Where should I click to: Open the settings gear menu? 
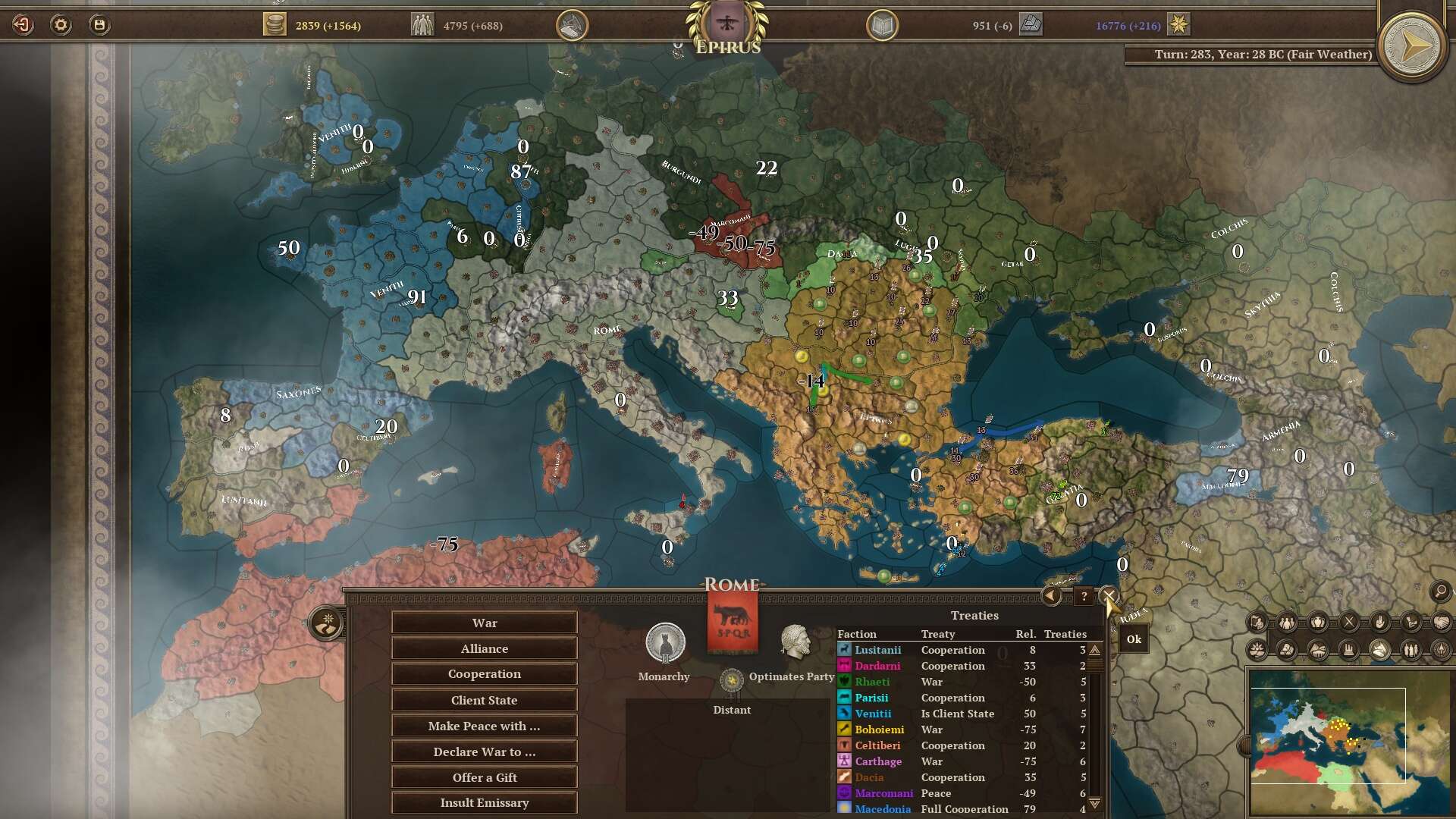(61, 25)
